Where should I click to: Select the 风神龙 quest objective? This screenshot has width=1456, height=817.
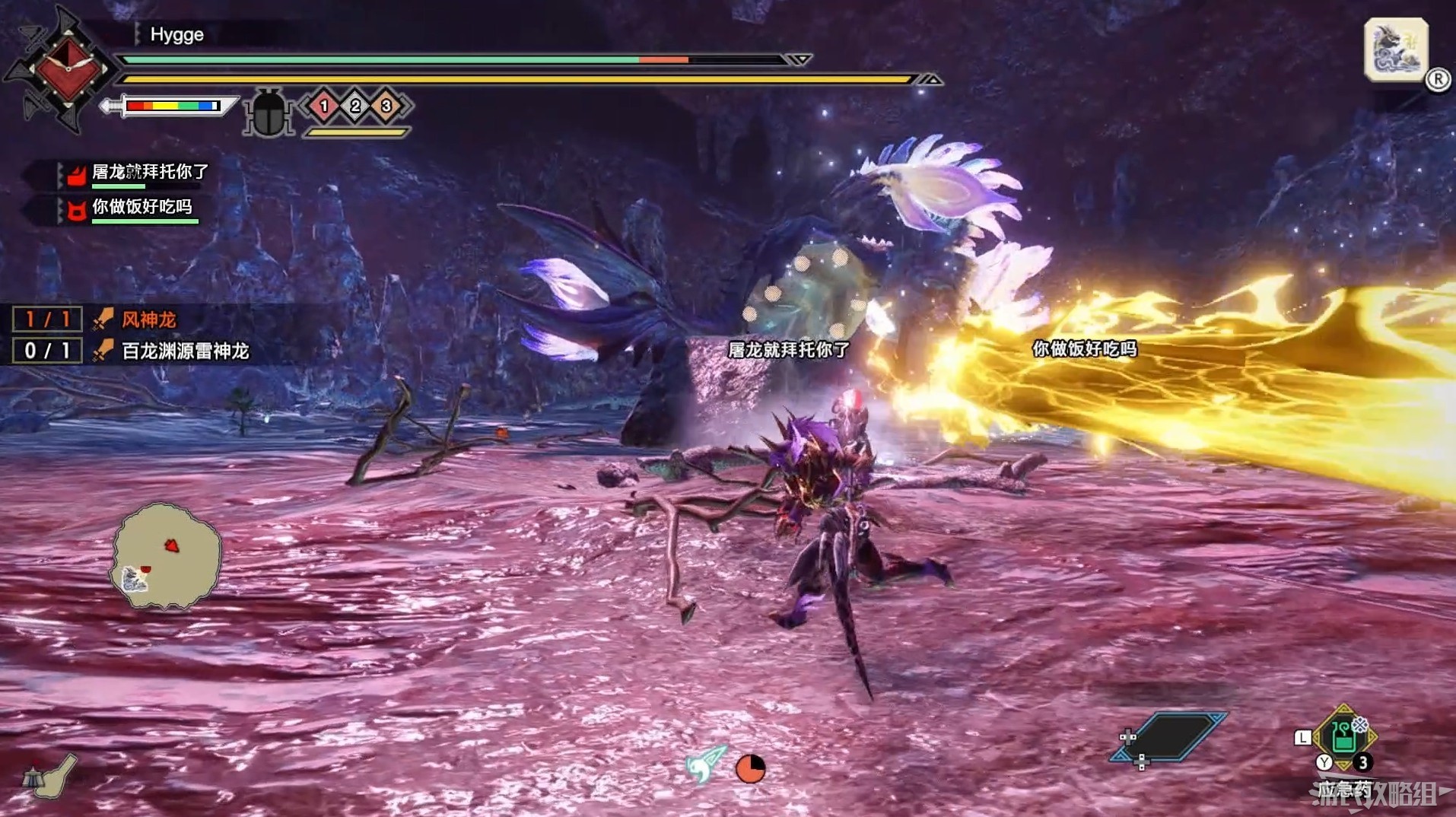pyautogui.click(x=148, y=319)
